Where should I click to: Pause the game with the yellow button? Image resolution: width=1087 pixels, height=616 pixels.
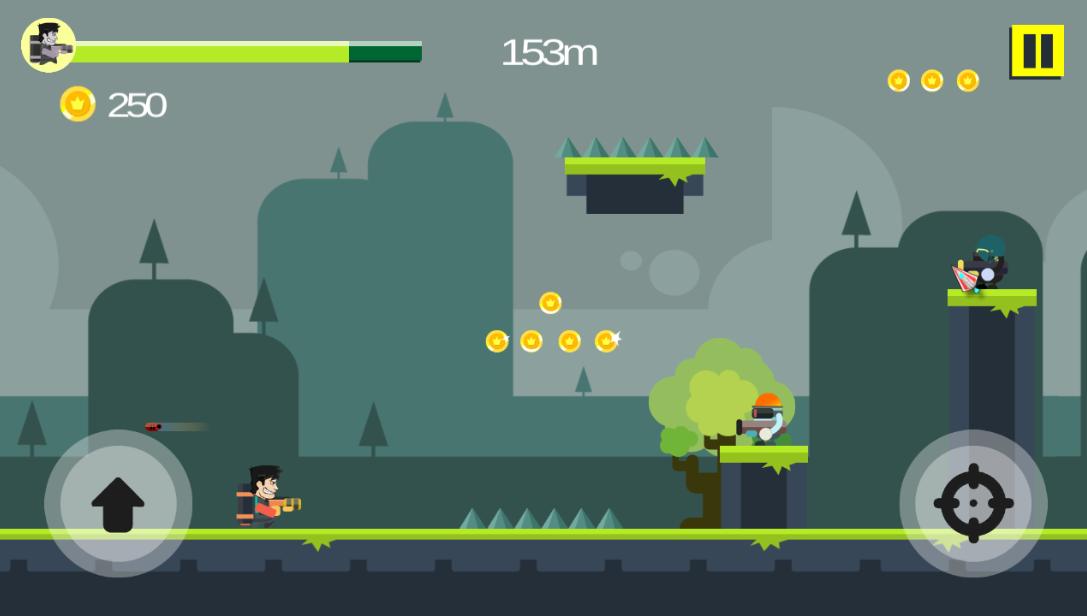pyautogui.click(x=1037, y=51)
